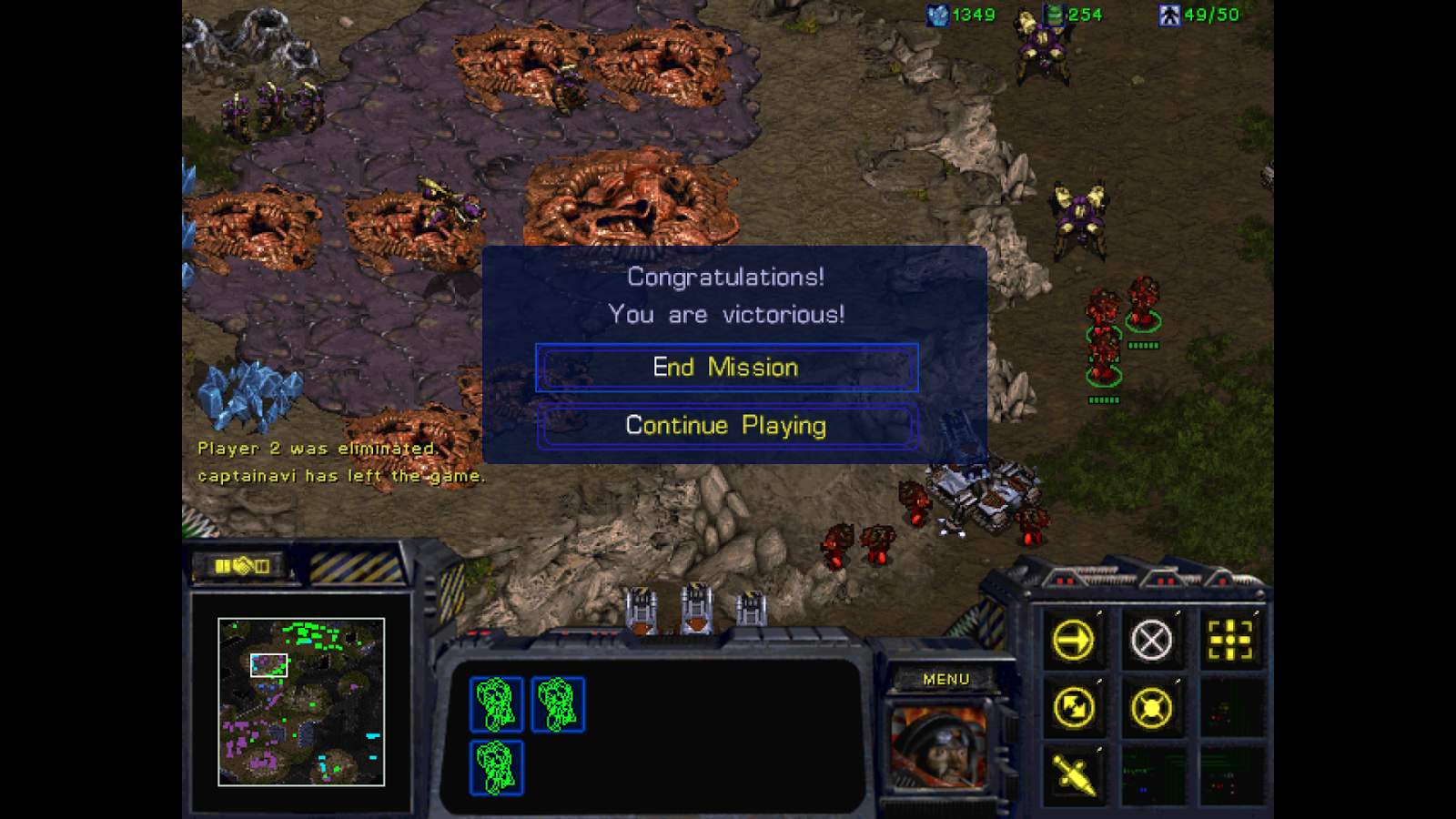Click the small panel button above the minimap

[x=242, y=564]
